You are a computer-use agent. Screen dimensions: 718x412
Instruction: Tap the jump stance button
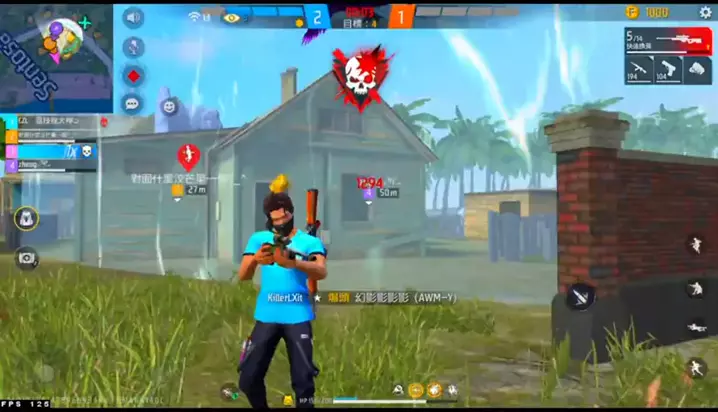695,245
